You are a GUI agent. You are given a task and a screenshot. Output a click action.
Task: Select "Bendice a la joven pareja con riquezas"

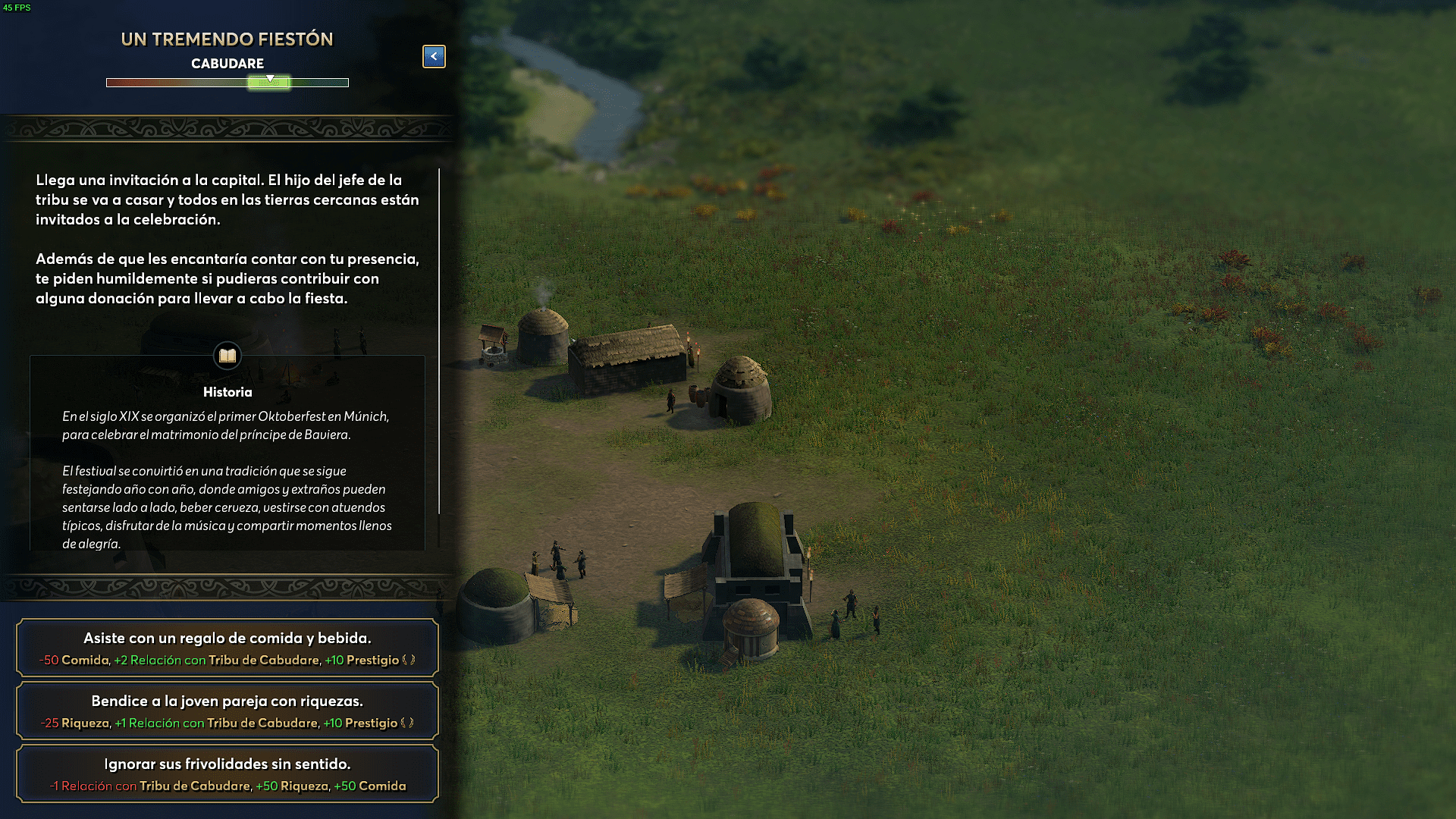click(x=227, y=711)
